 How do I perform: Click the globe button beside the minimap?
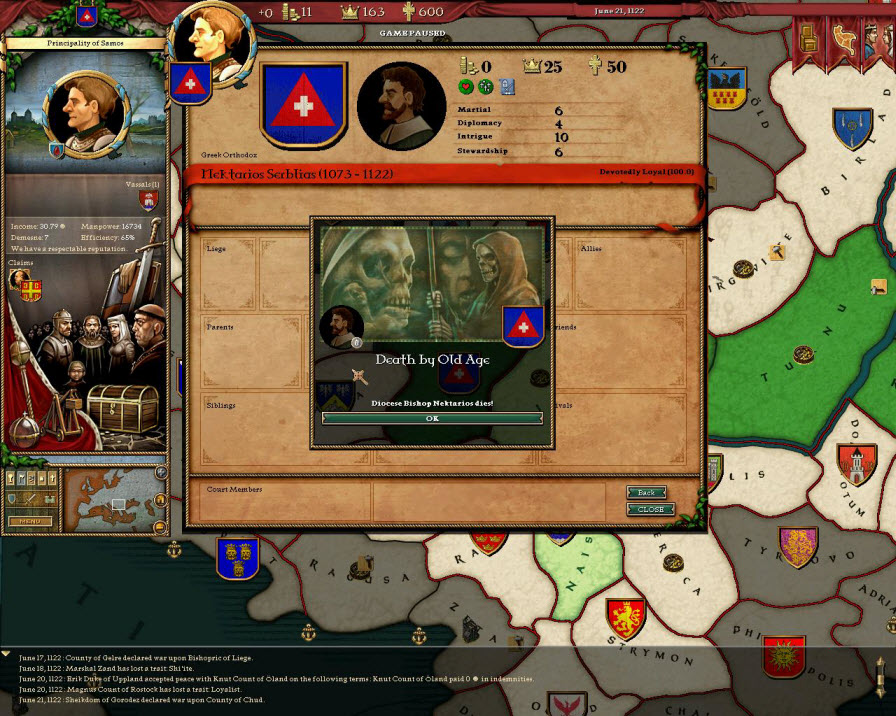tap(161, 472)
